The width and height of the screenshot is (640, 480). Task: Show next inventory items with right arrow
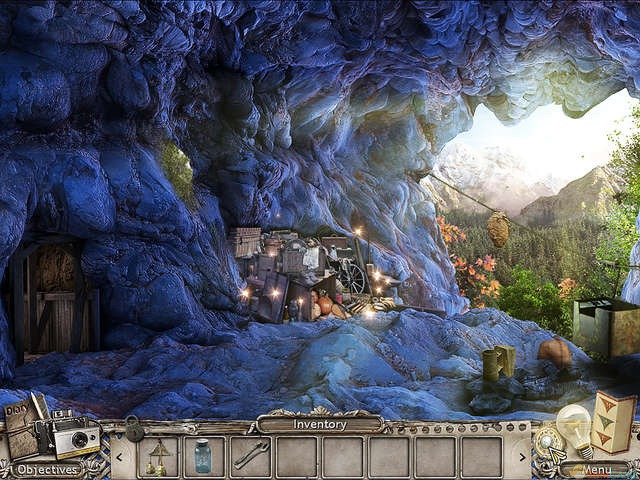click(521, 457)
